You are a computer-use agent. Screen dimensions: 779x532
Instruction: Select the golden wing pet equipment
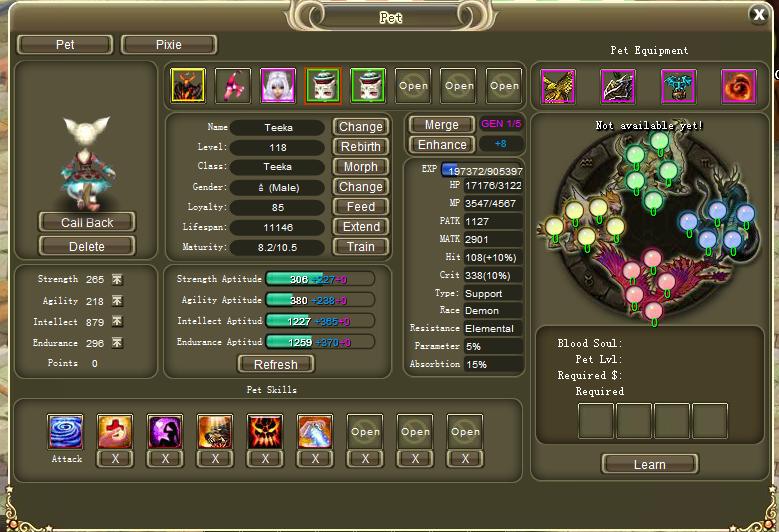click(x=558, y=87)
